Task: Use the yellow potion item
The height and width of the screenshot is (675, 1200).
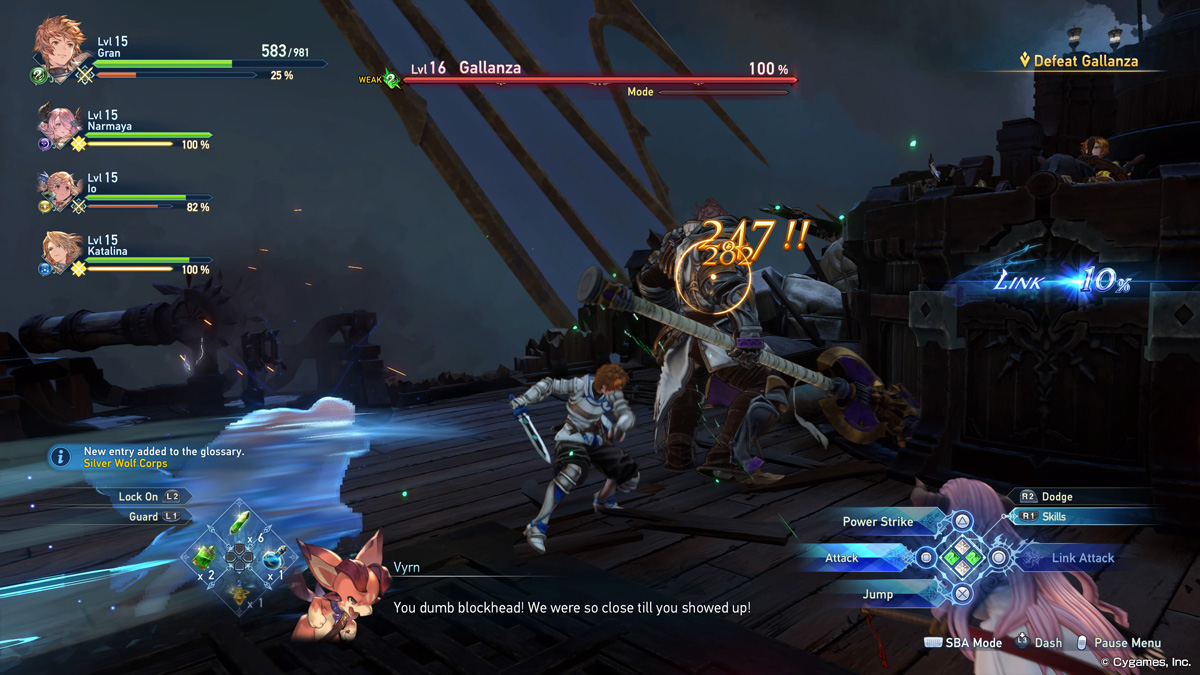Action: (x=238, y=592)
